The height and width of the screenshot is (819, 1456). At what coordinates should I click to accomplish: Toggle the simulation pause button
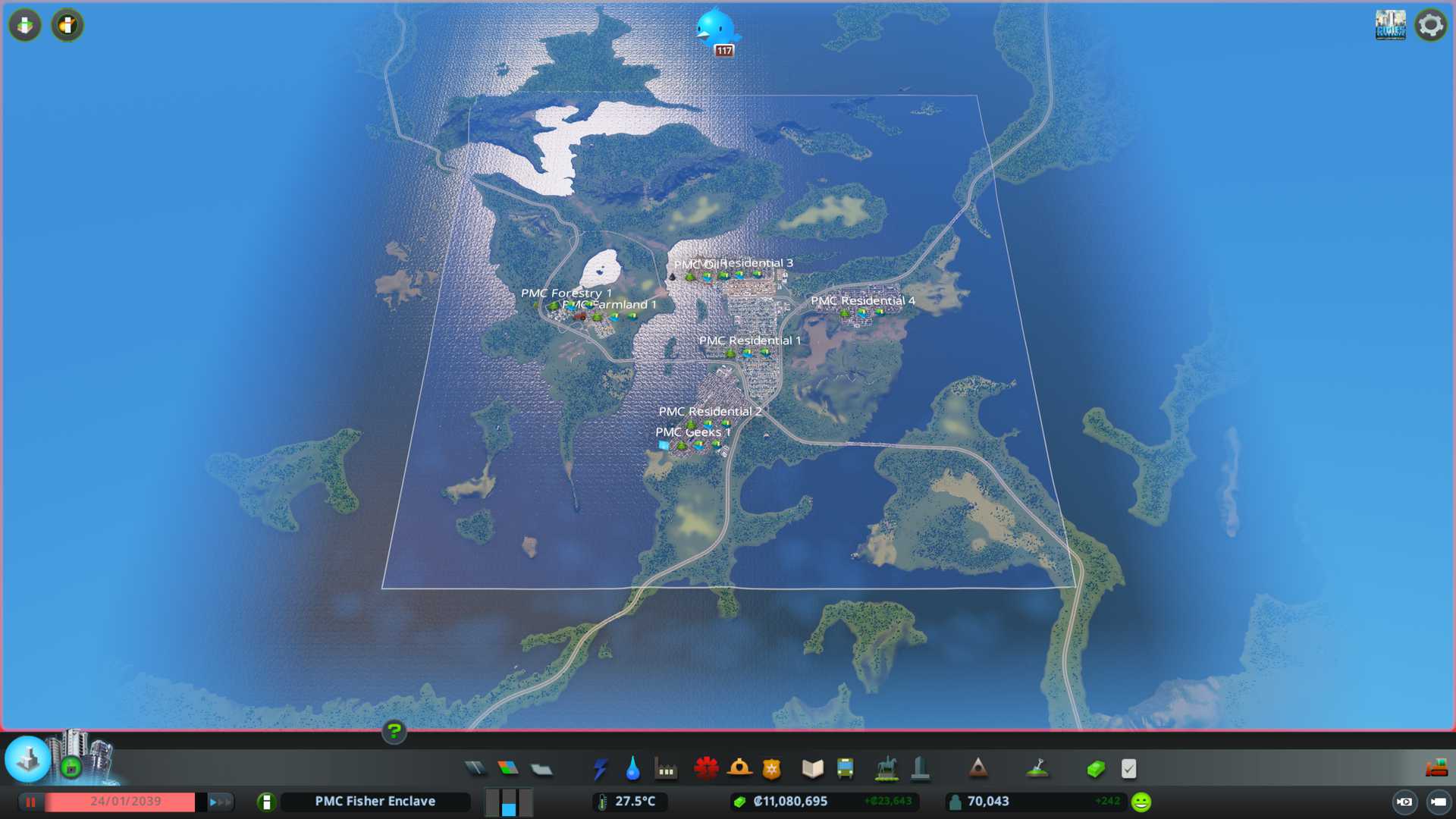point(30,802)
